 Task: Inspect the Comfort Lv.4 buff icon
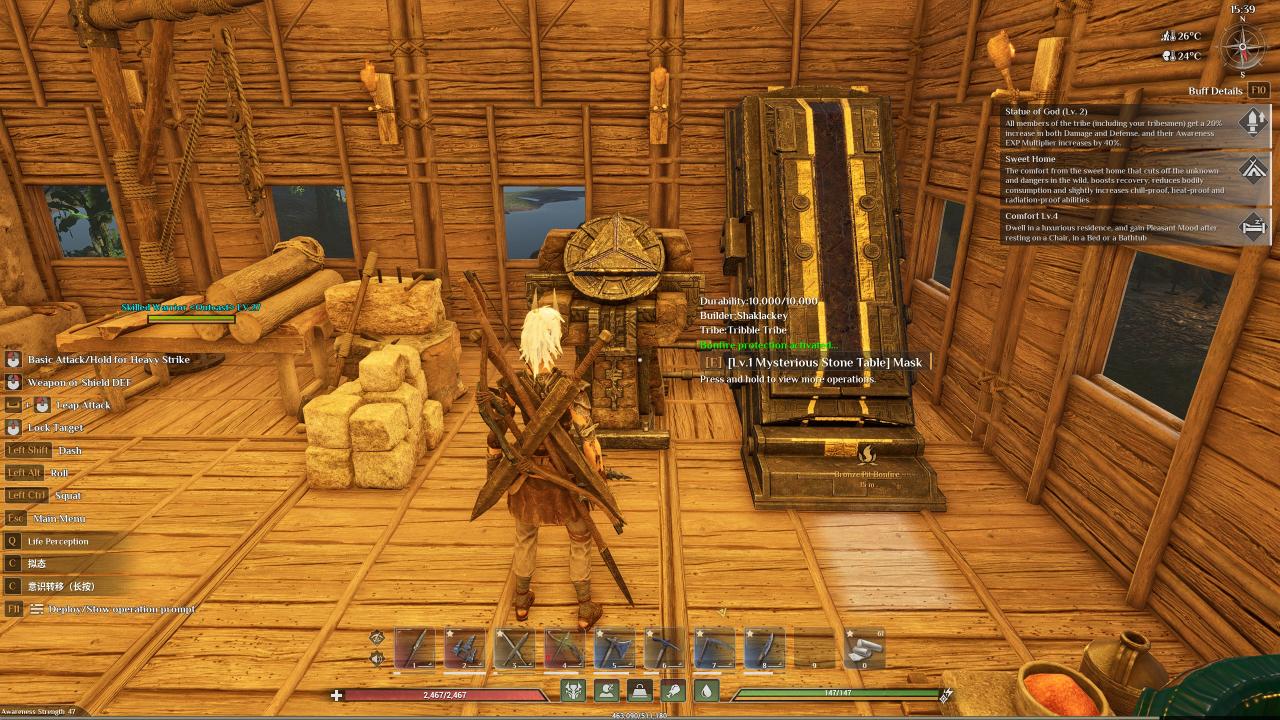click(x=1253, y=226)
